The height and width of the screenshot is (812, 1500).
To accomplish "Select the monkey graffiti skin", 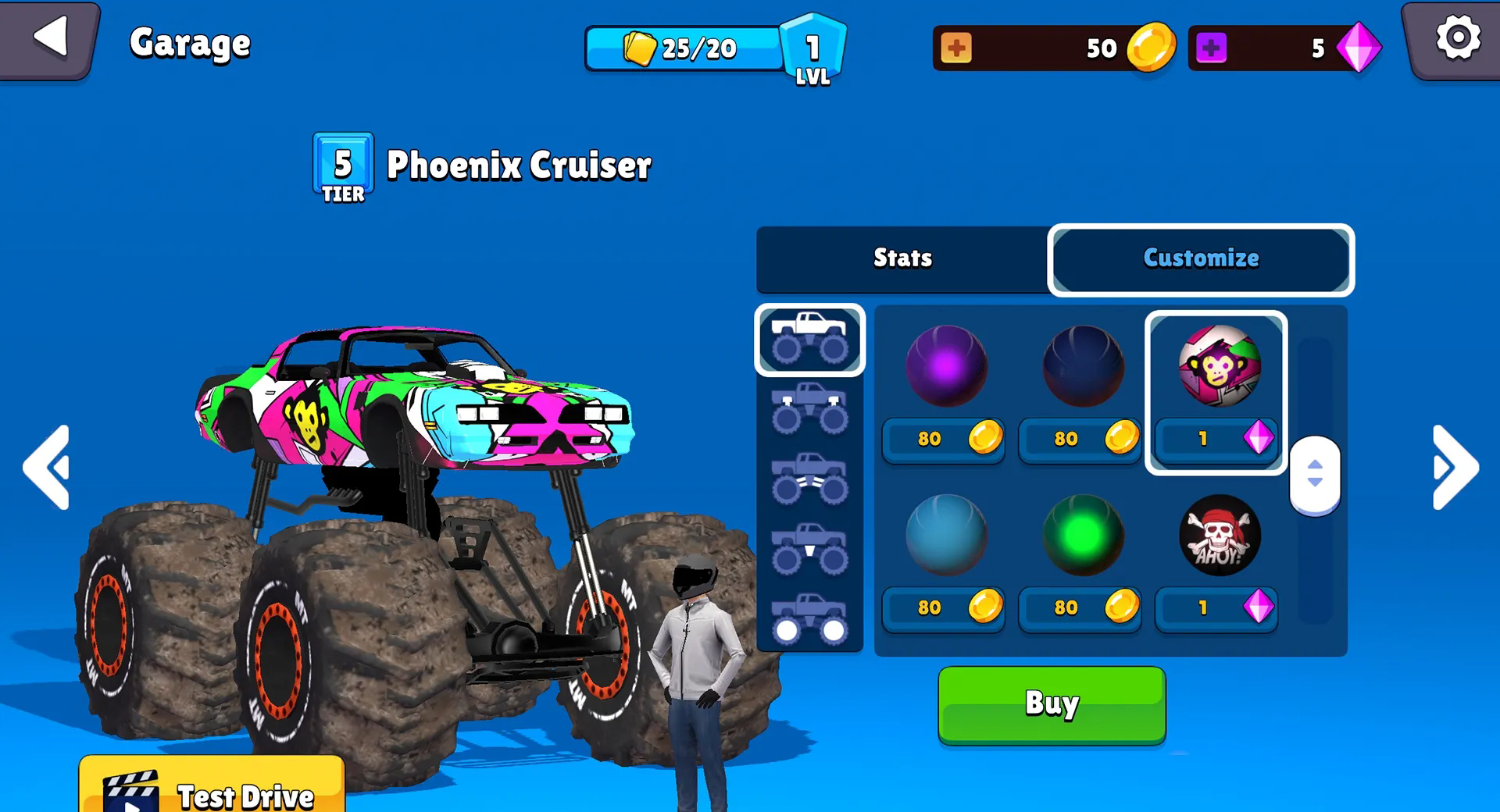I will 1218,366.
